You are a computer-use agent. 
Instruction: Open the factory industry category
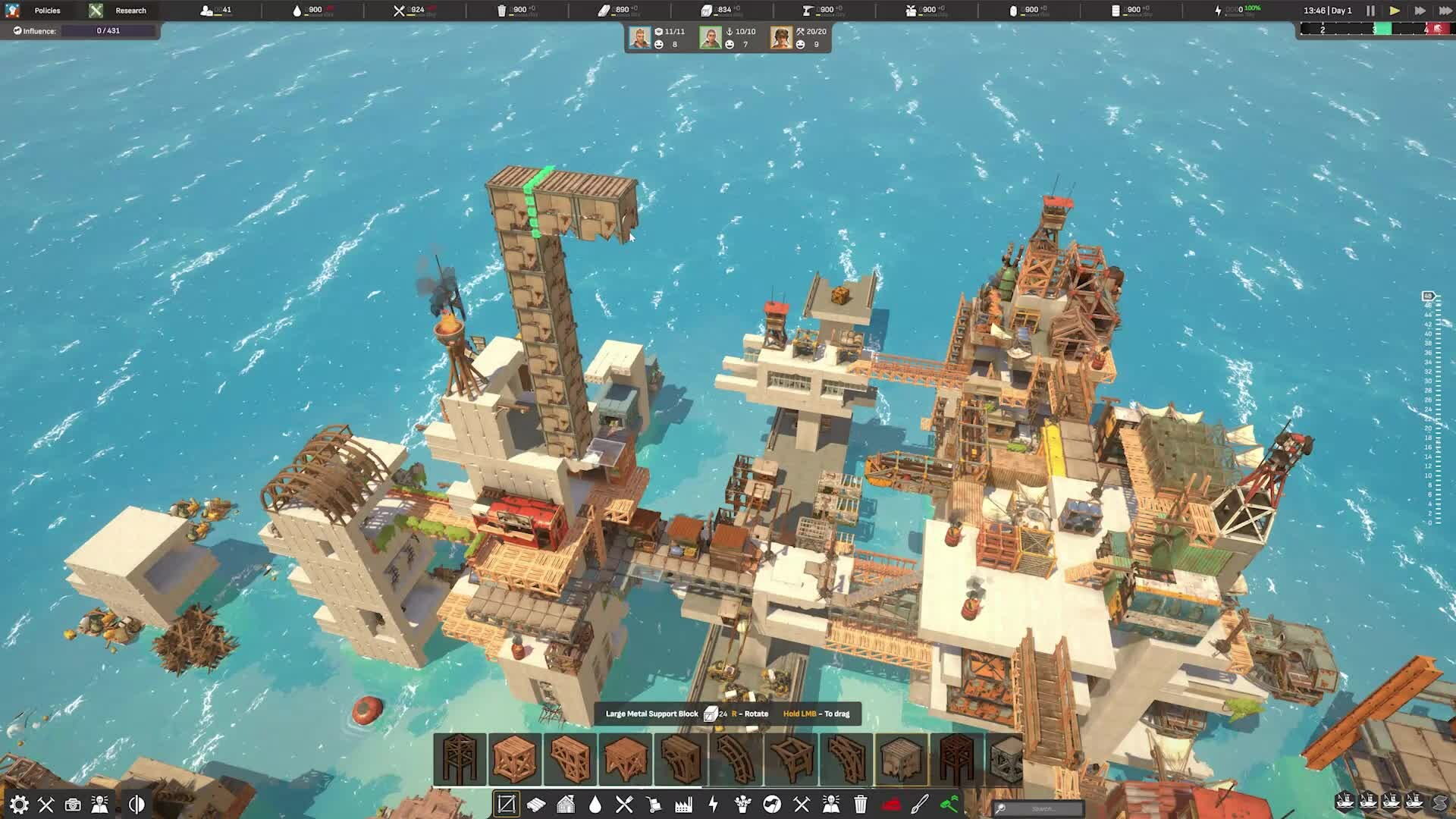point(683,804)
